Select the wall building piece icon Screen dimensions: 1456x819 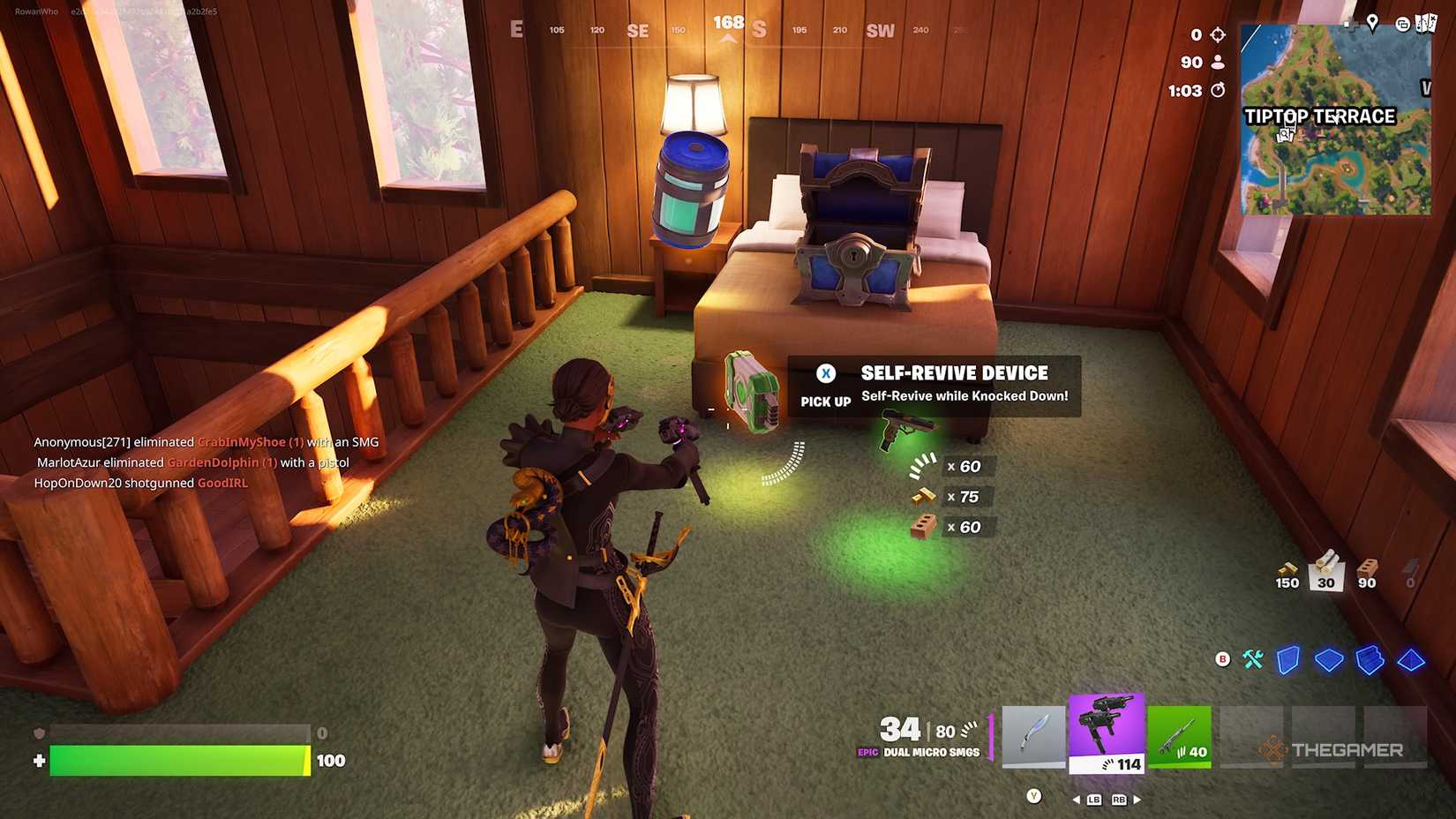tap(1288, 660)
